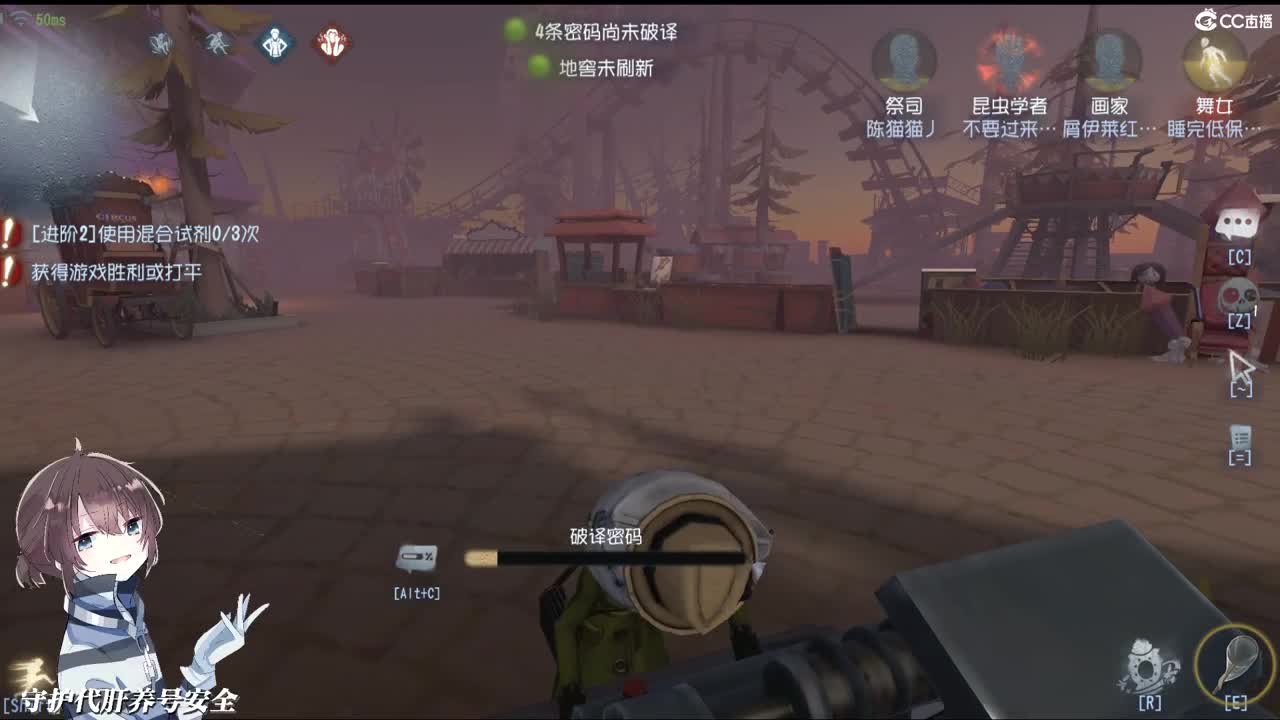
Task: Click the red hunter presence icon
Action: pyautogui.click(x=330, y=42)
